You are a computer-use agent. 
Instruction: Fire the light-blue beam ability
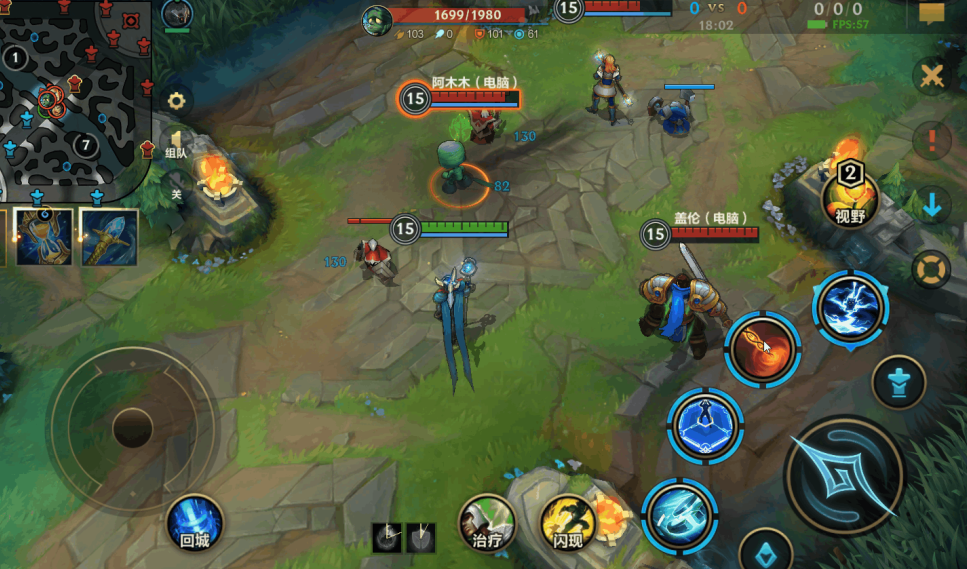677,514
